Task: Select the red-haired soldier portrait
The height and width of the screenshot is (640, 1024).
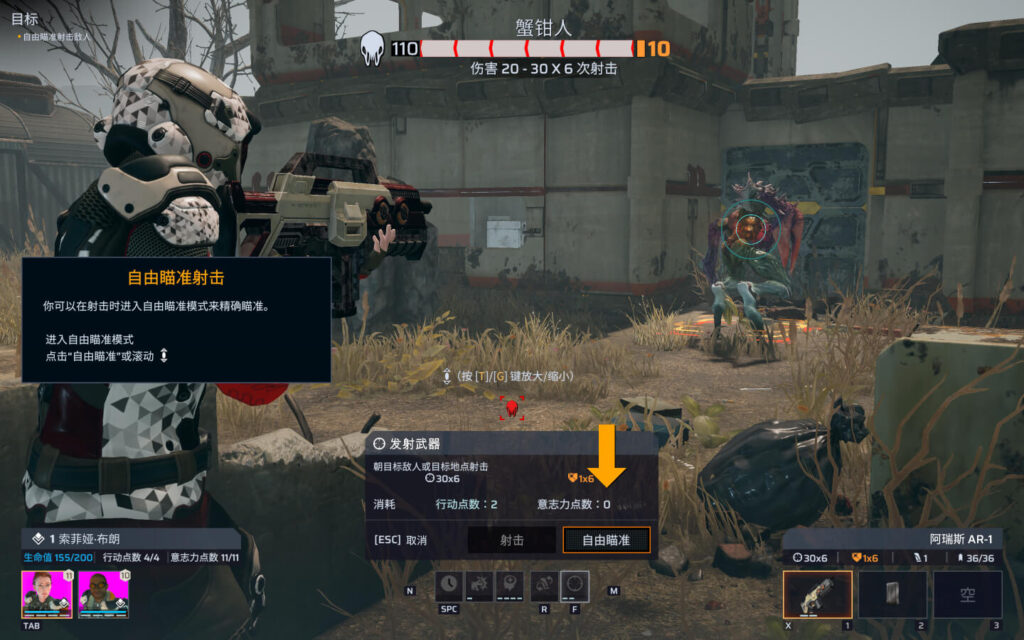Action: pos(47,594)
